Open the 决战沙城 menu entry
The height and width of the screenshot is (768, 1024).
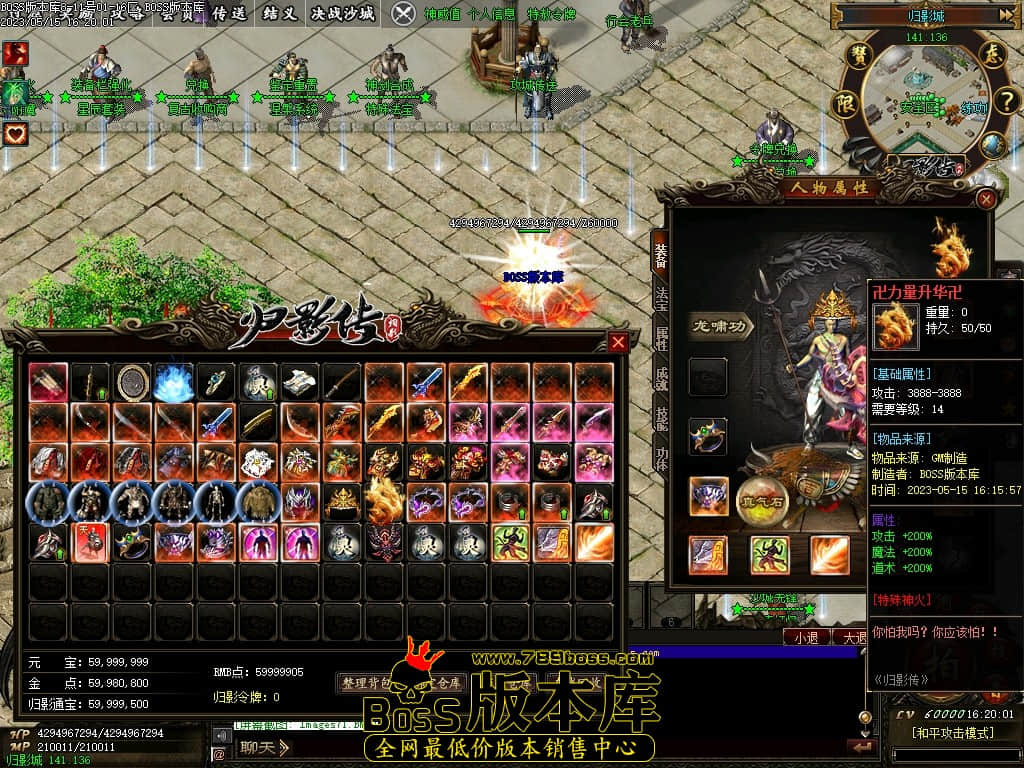(342, 13)
